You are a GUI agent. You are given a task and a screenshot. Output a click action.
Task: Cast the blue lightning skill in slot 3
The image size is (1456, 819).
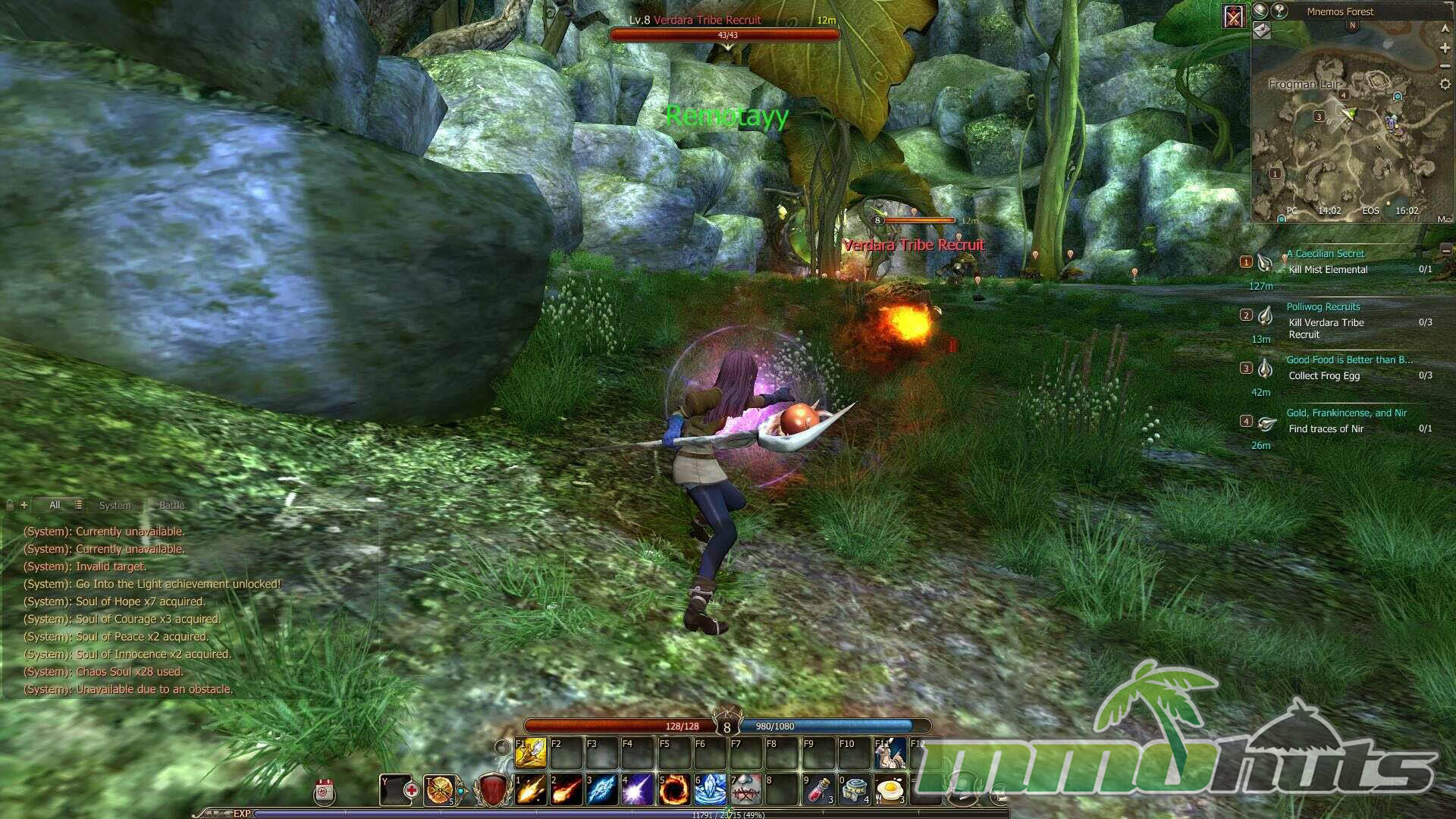coord(602,790)
